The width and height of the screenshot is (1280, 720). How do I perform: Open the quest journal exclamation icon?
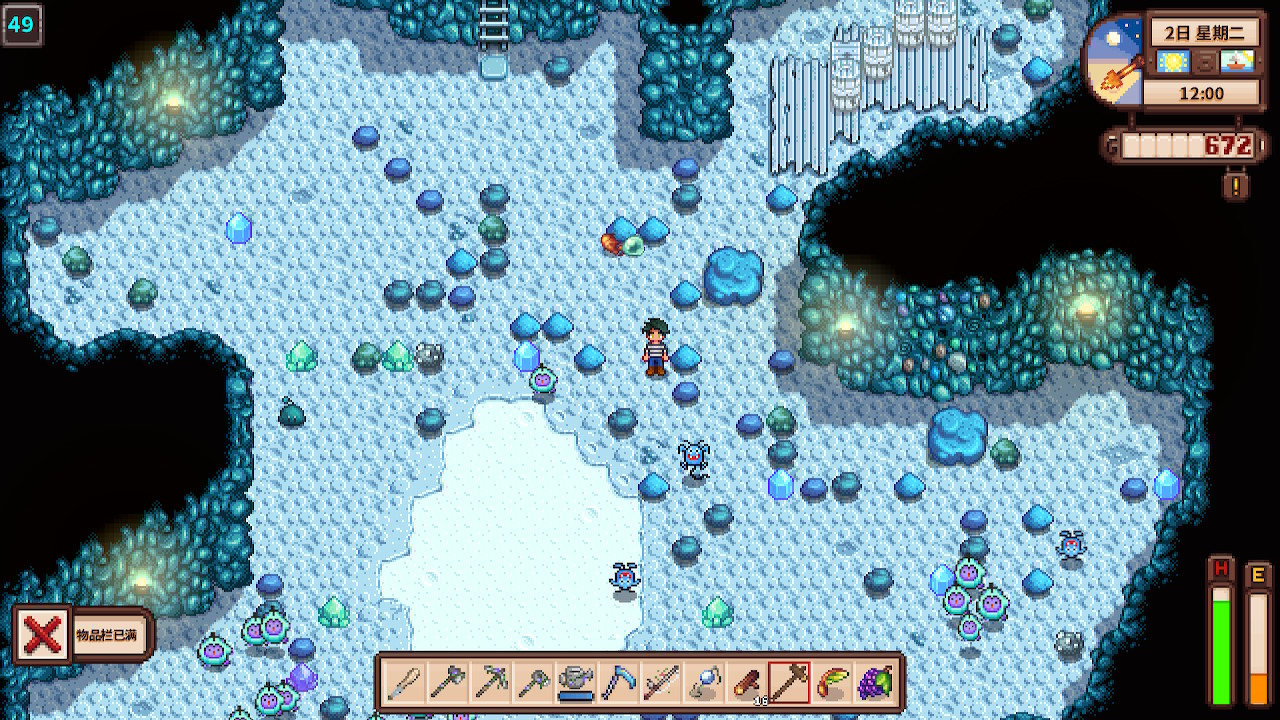coord(1236,185)
